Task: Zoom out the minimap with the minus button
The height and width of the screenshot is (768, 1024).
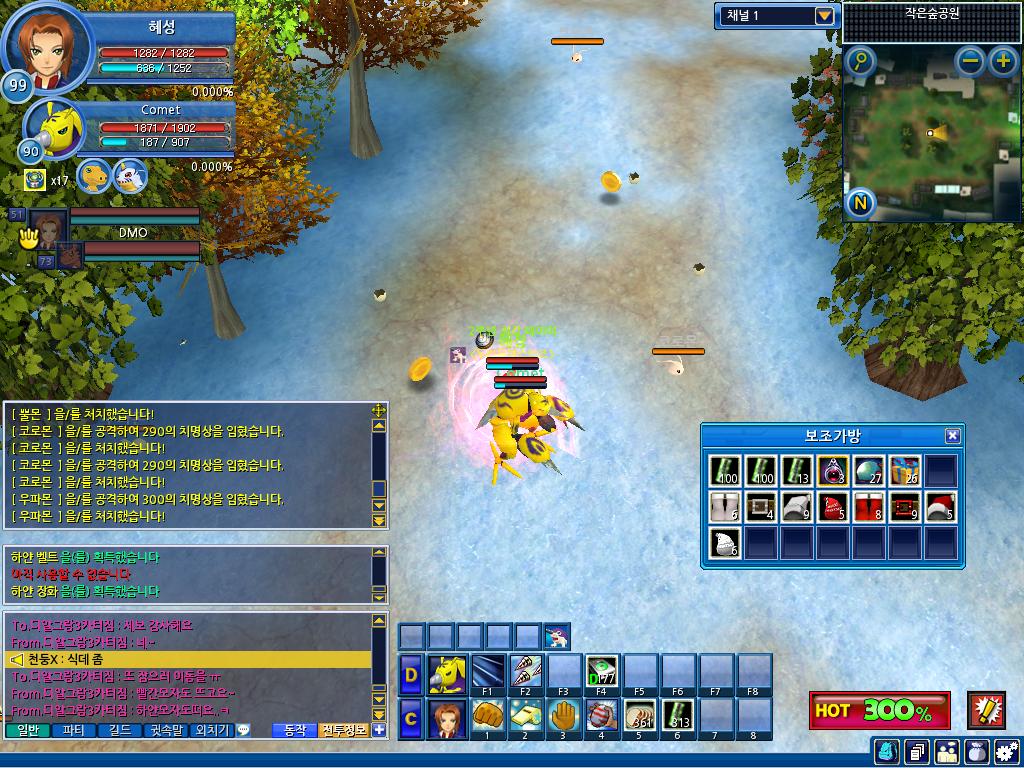Action: coord(970,62)
